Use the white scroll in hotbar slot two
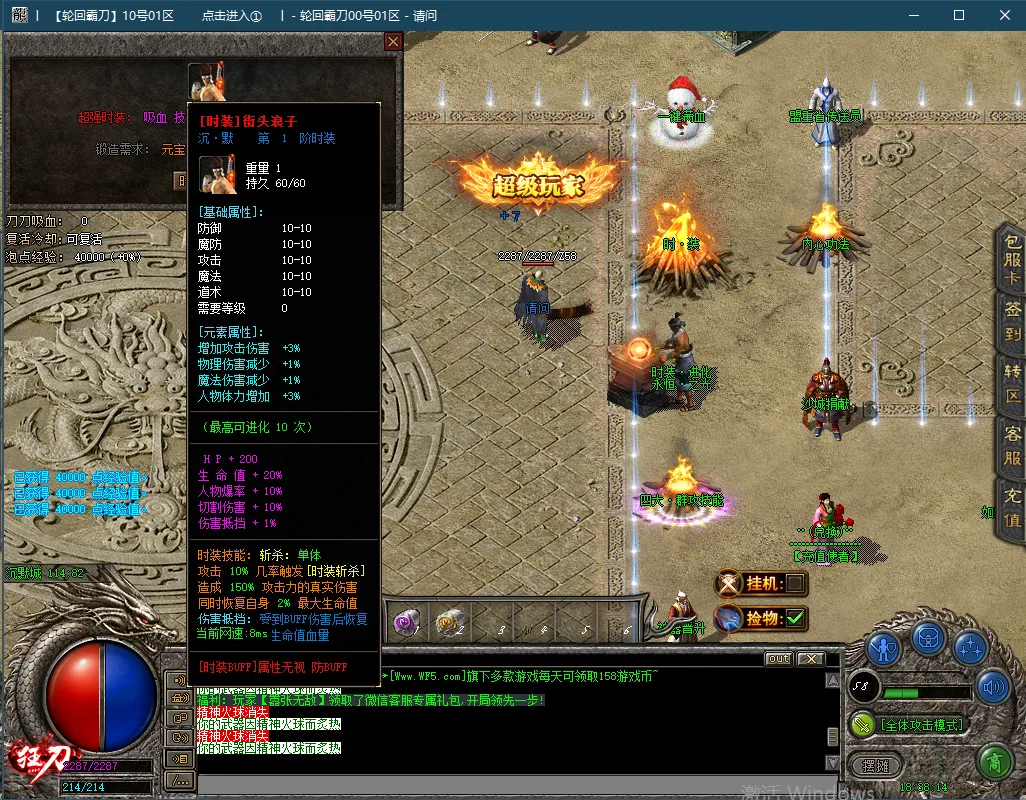 [449, 622]
